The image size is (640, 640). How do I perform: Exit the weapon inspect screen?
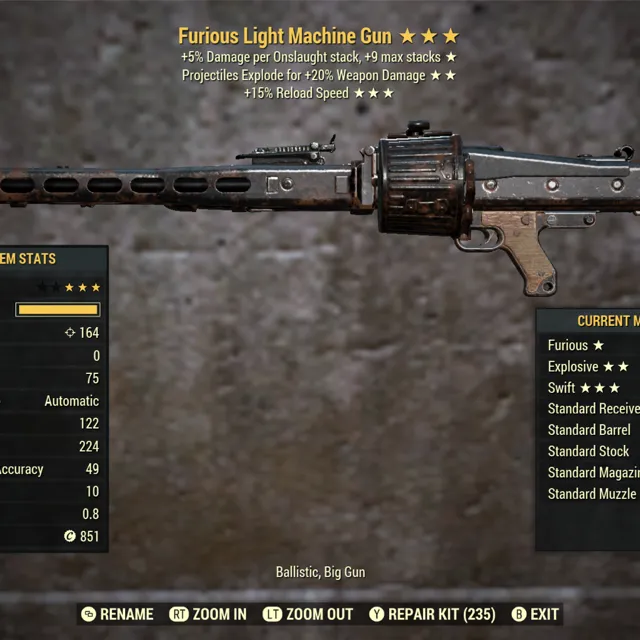pyautogui.click(x=535, y=614)
